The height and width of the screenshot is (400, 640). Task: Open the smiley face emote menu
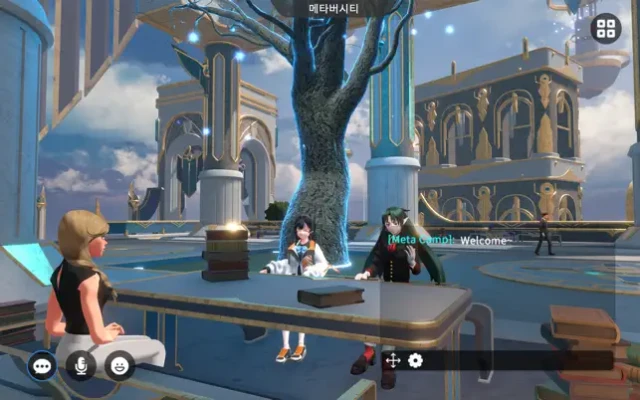[120, 366]
